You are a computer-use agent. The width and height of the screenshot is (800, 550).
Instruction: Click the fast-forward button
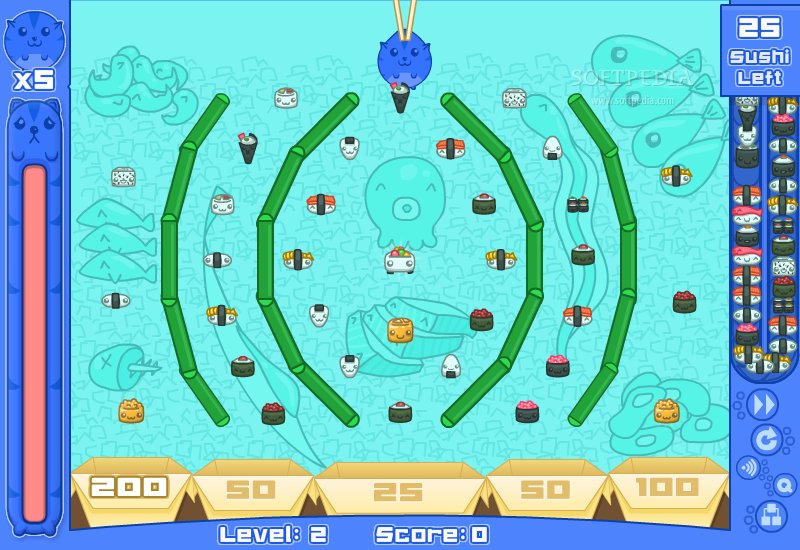[762, 404]
